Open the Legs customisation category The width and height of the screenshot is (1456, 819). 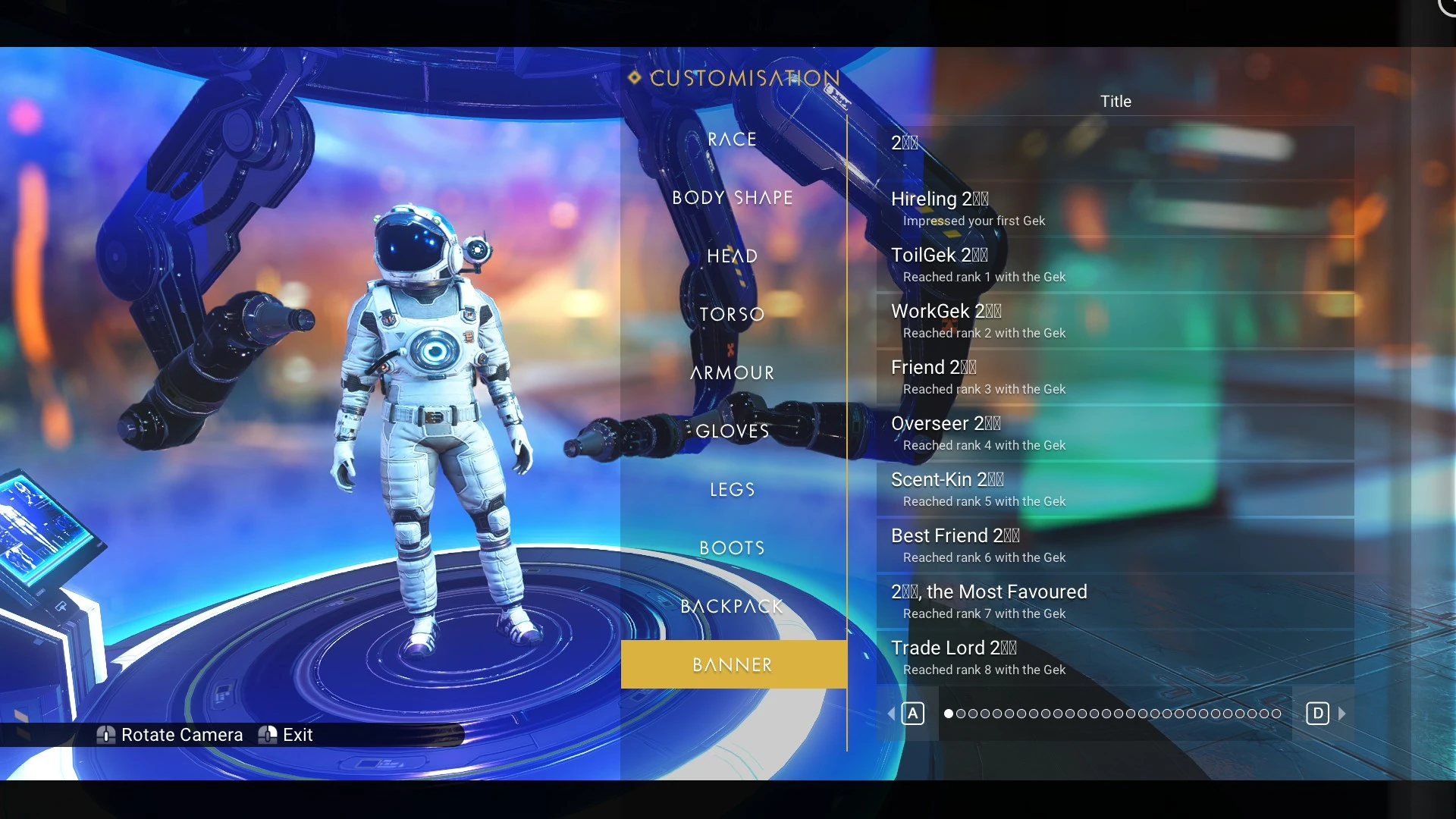point(732,490)
